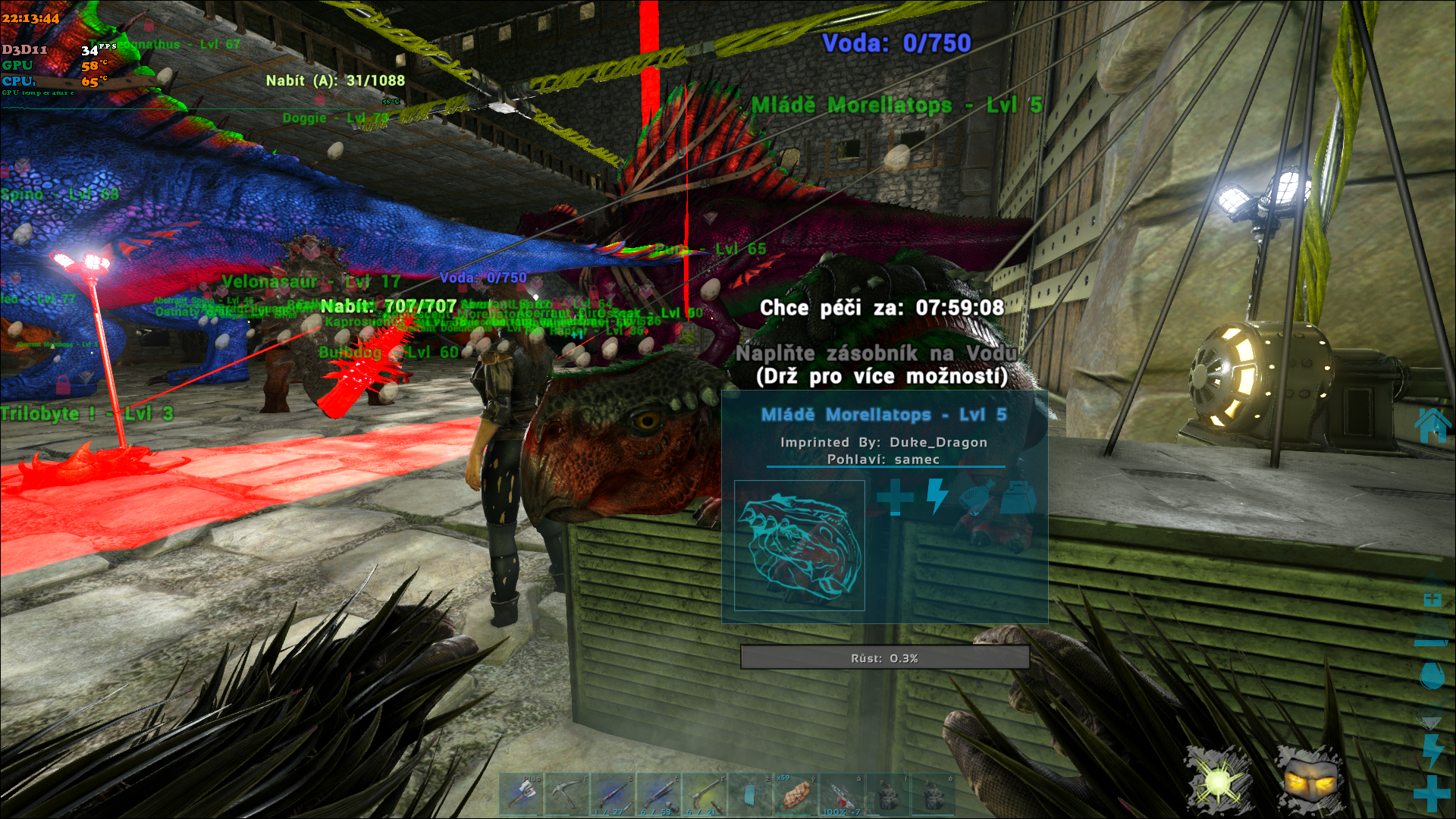The width and height of the screenshot is (1456, 819).
Task: Select the hatchet hotbar slot
Action: (521, 795)
